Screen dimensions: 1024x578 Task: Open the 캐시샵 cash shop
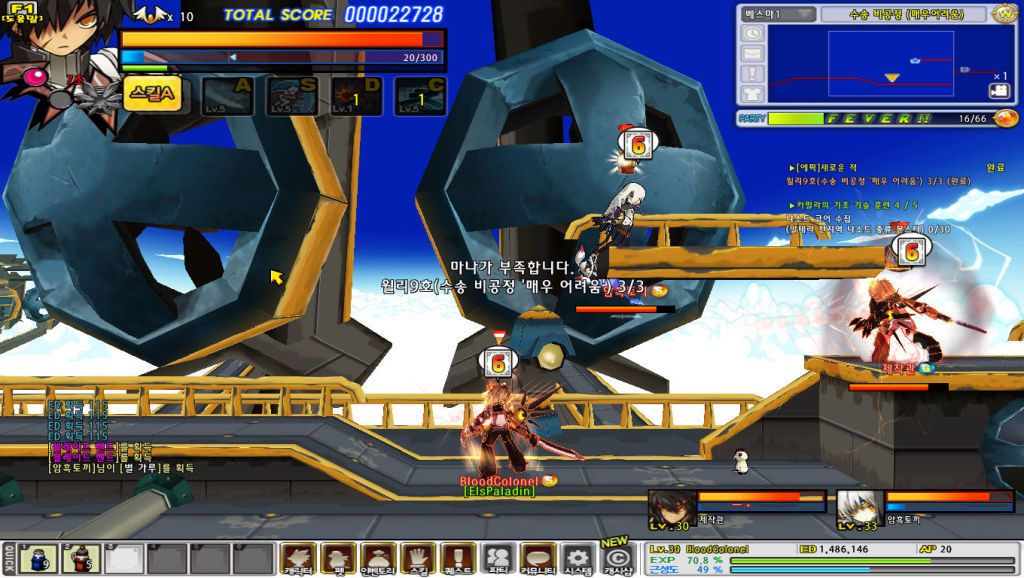[x=617, y=558]
